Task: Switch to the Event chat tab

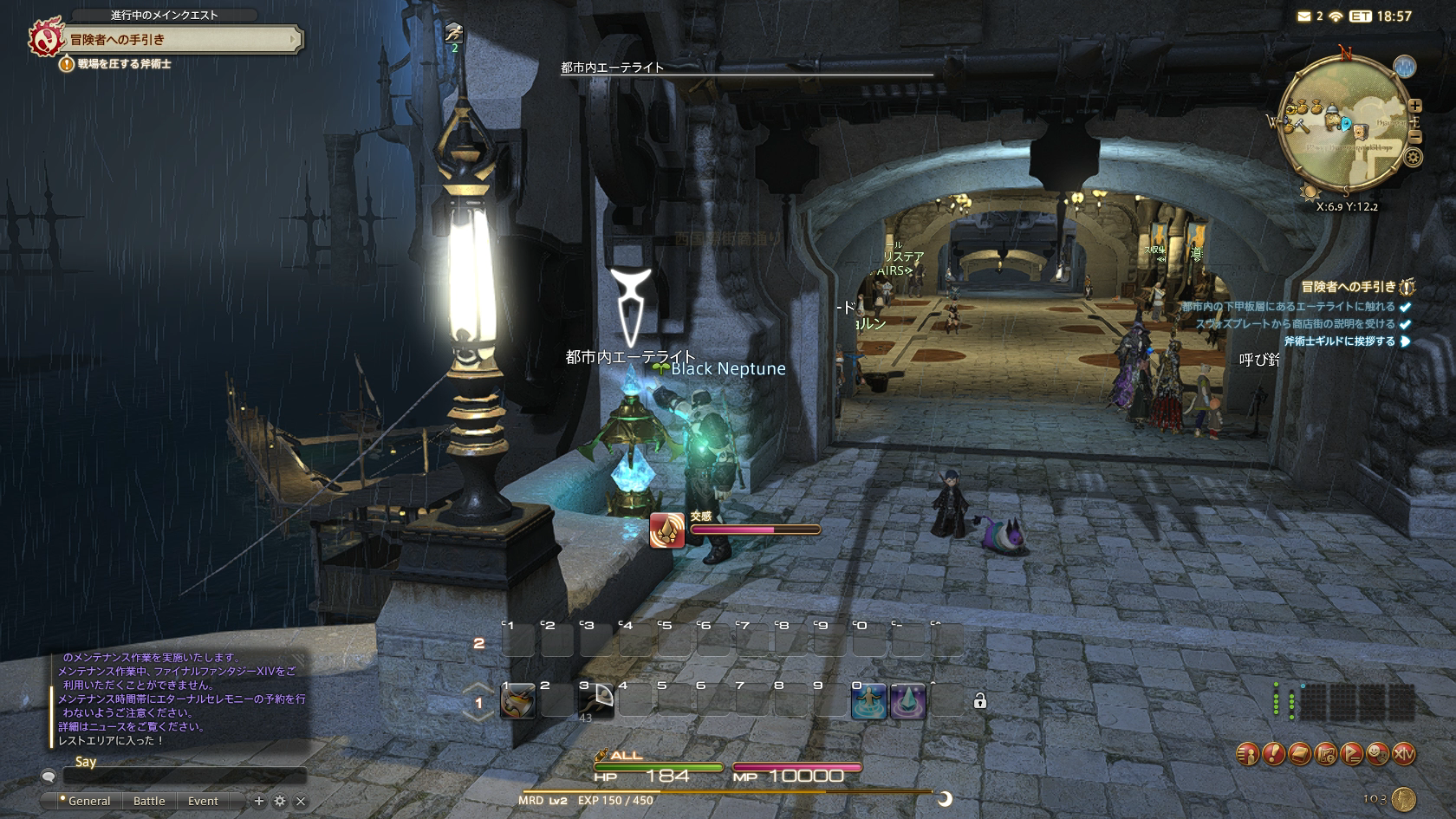Action: 203,801
